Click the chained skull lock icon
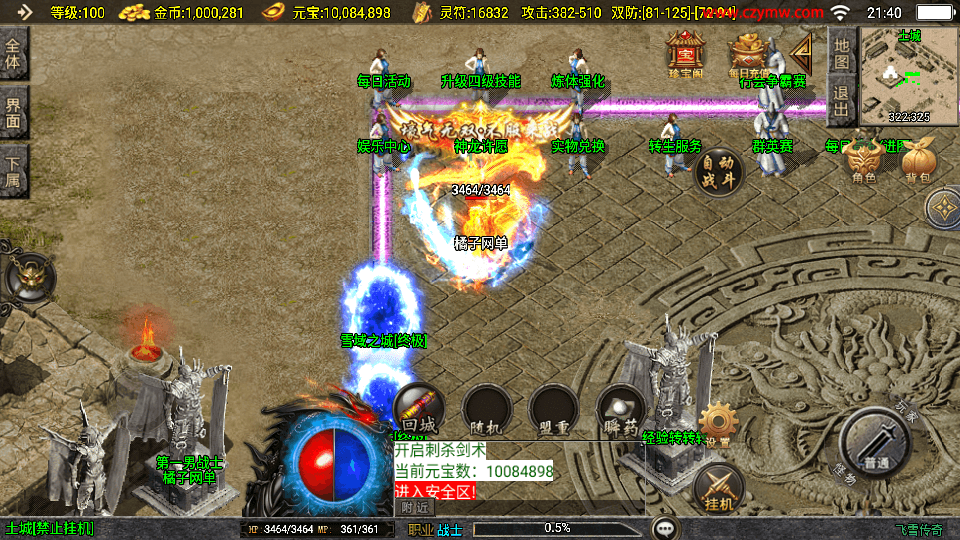 (x=22, y=280)
